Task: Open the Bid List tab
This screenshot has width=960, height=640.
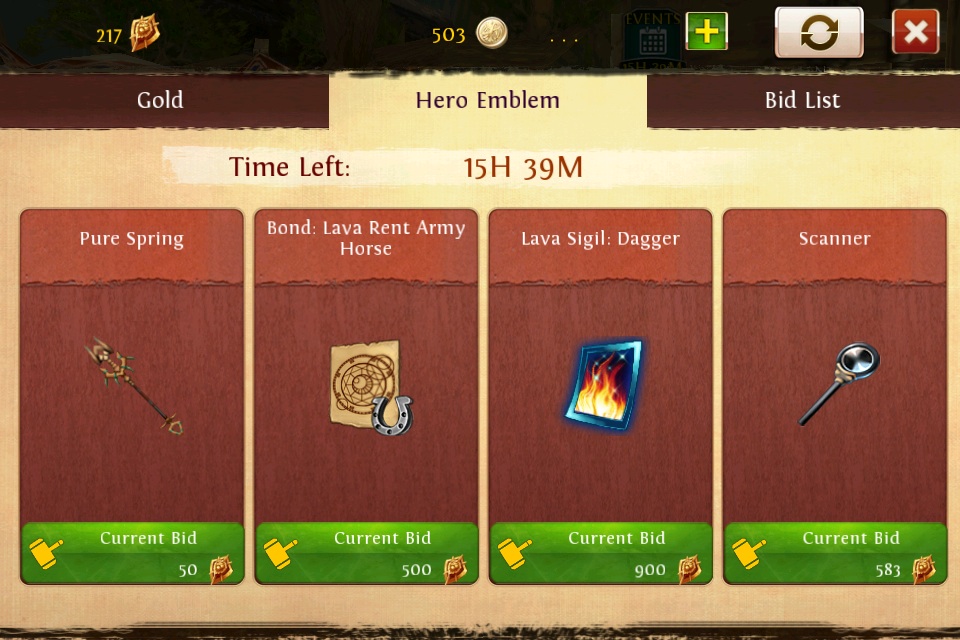Action: pyautogui.click(x=802, y=100)
